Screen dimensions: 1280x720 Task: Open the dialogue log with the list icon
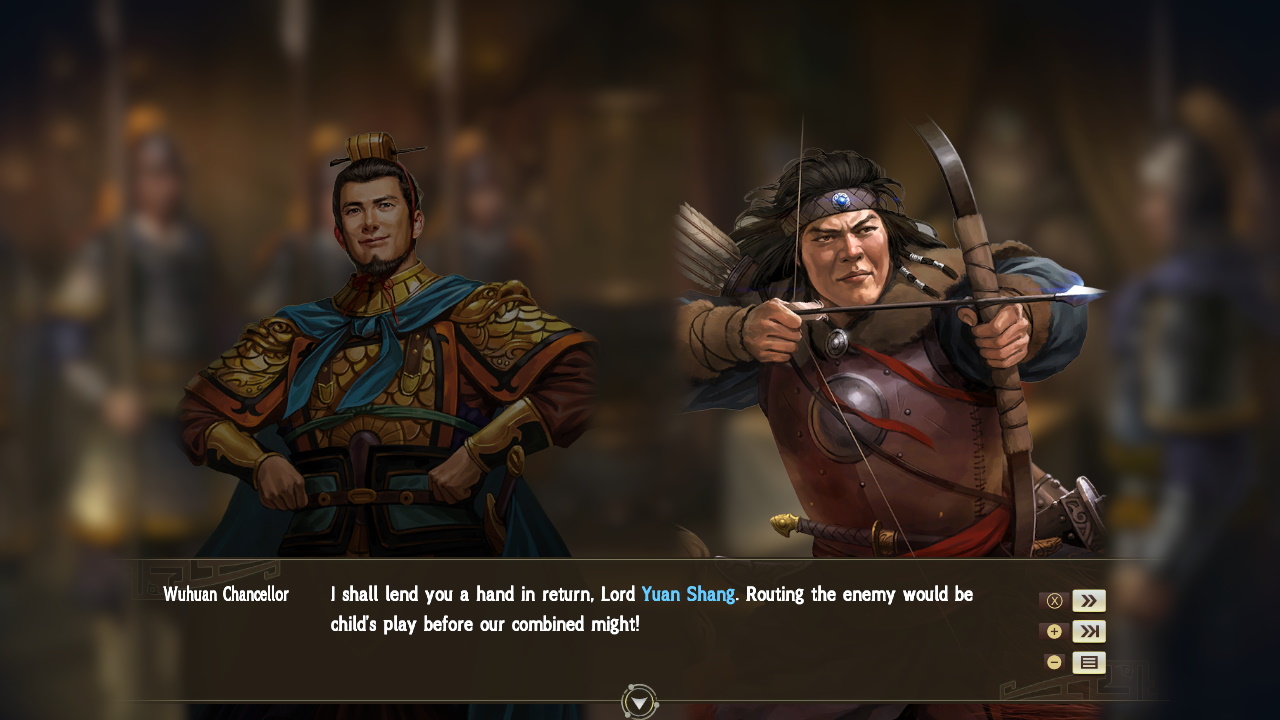(x=1088, y=662)
